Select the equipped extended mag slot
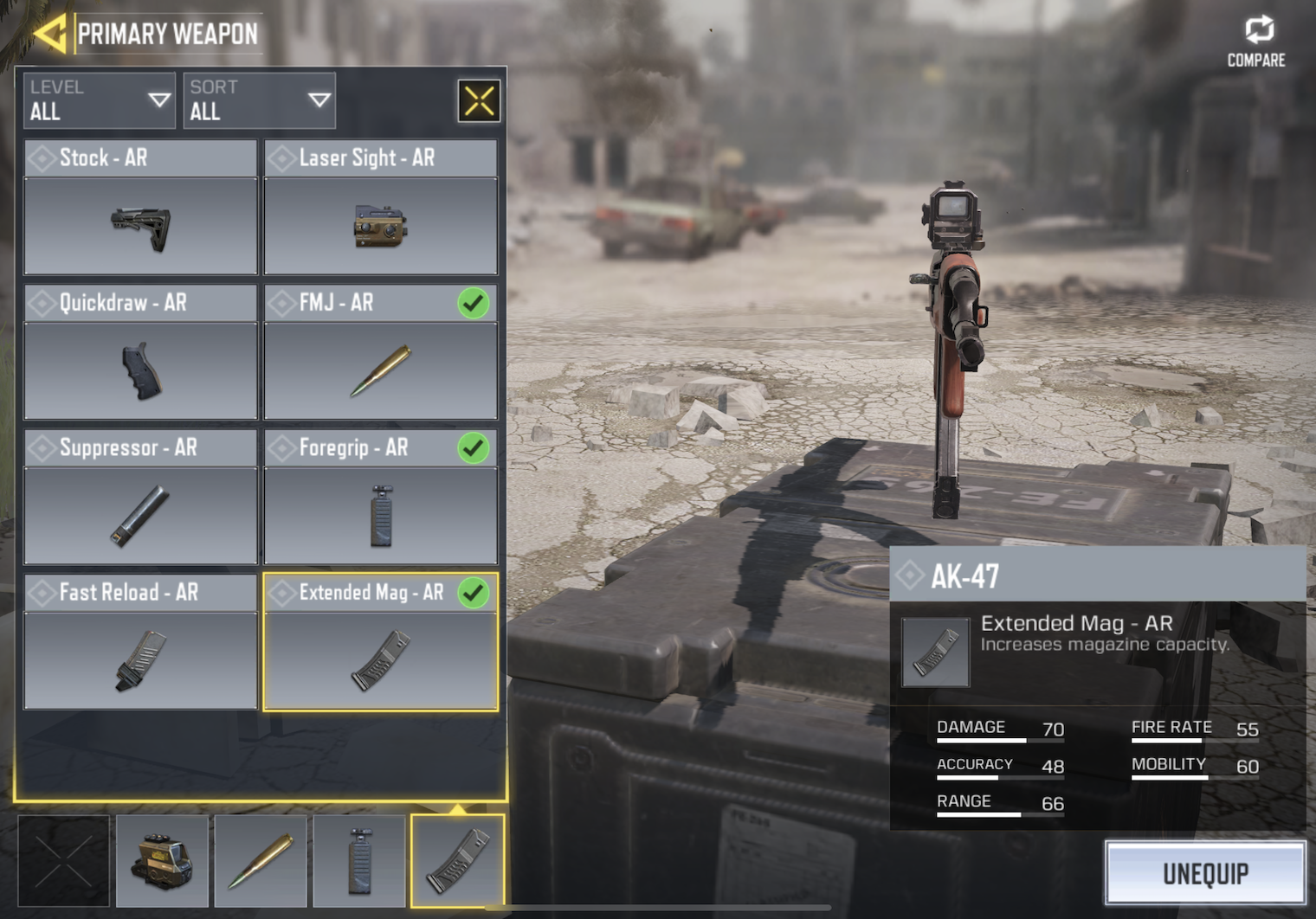The width and height of the screenshot is (1316, 919). [x=457, y=861]
